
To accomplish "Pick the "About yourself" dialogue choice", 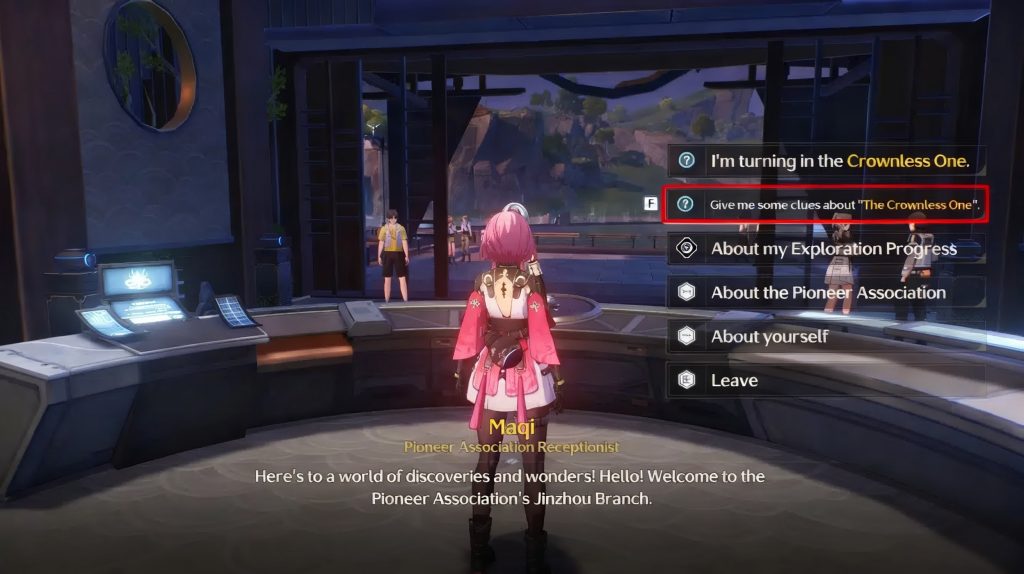I will tap(826, 337).
